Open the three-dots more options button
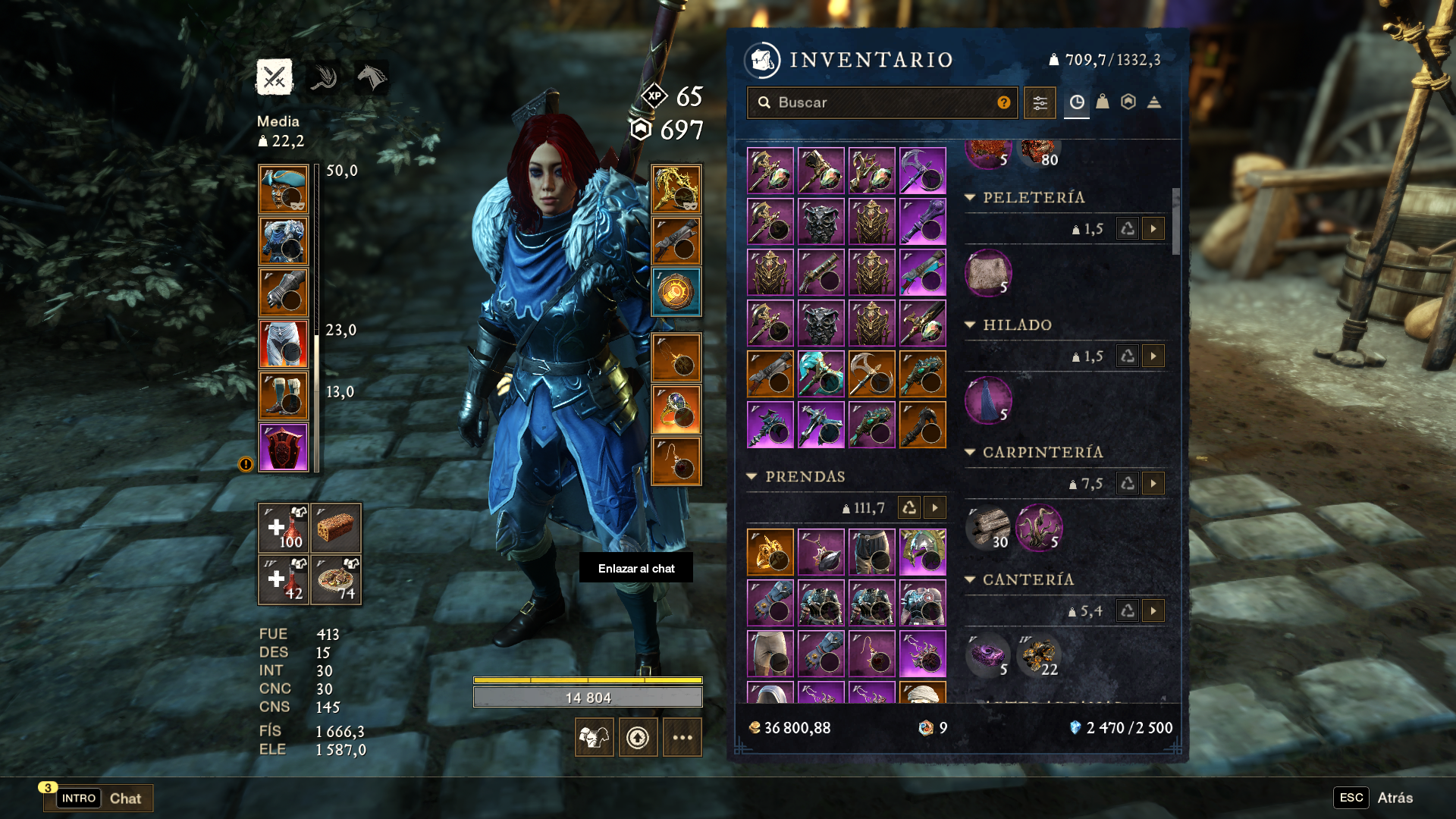 point(682,737)
